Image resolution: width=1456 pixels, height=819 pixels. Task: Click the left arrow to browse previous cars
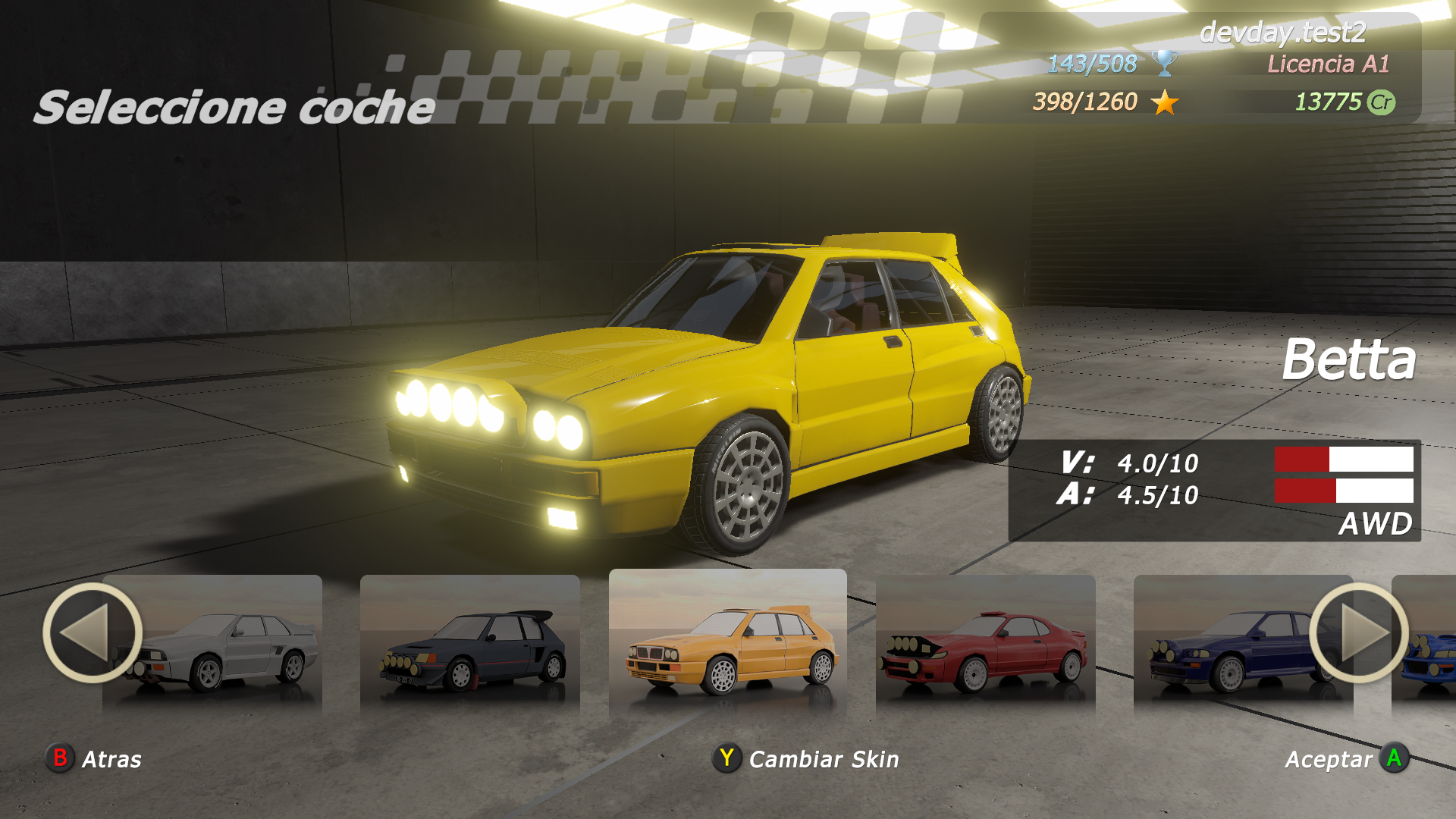[x=92, y=632]
